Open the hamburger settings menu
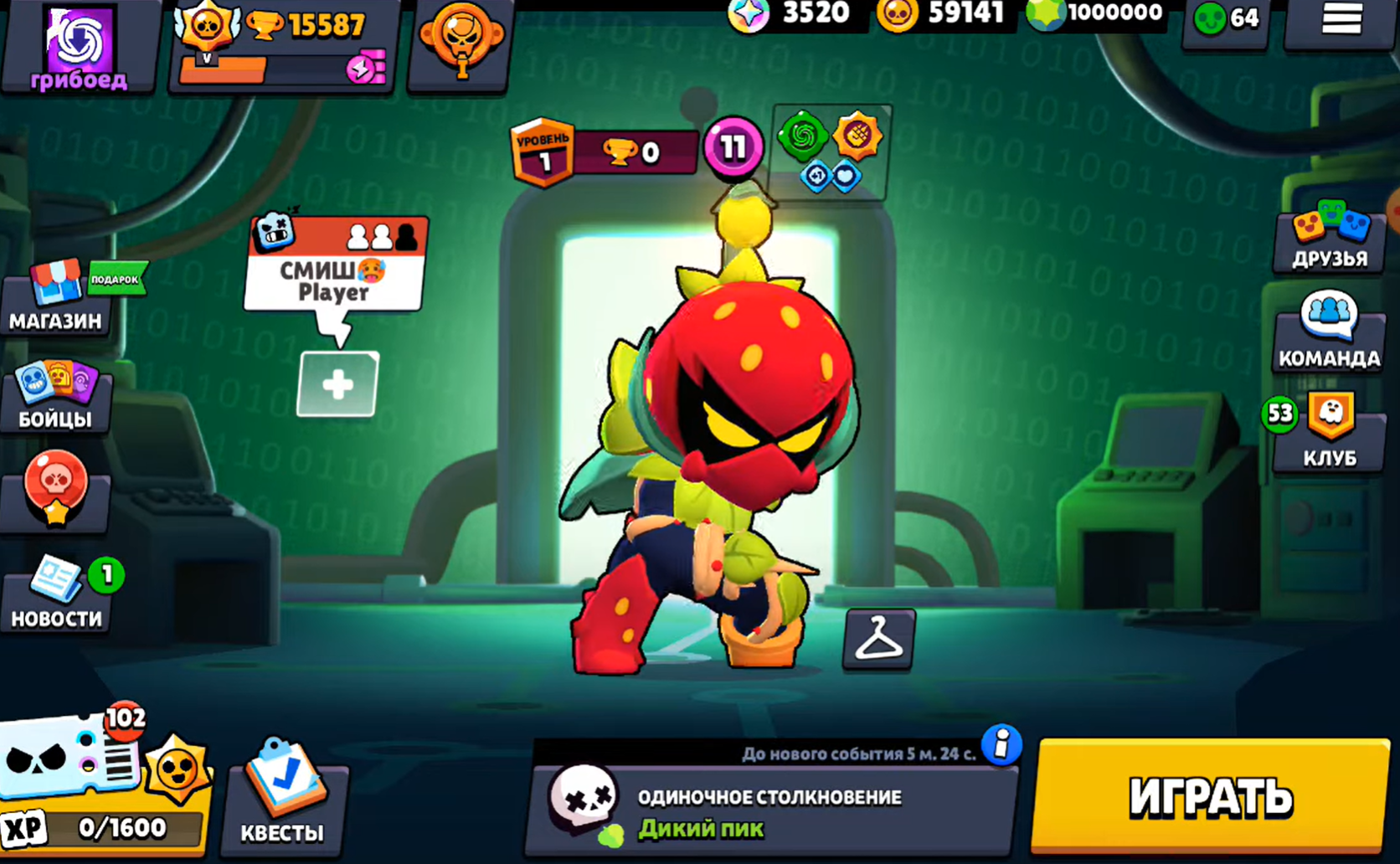This screenshot has height=864, width=1400. [1341, 20]
